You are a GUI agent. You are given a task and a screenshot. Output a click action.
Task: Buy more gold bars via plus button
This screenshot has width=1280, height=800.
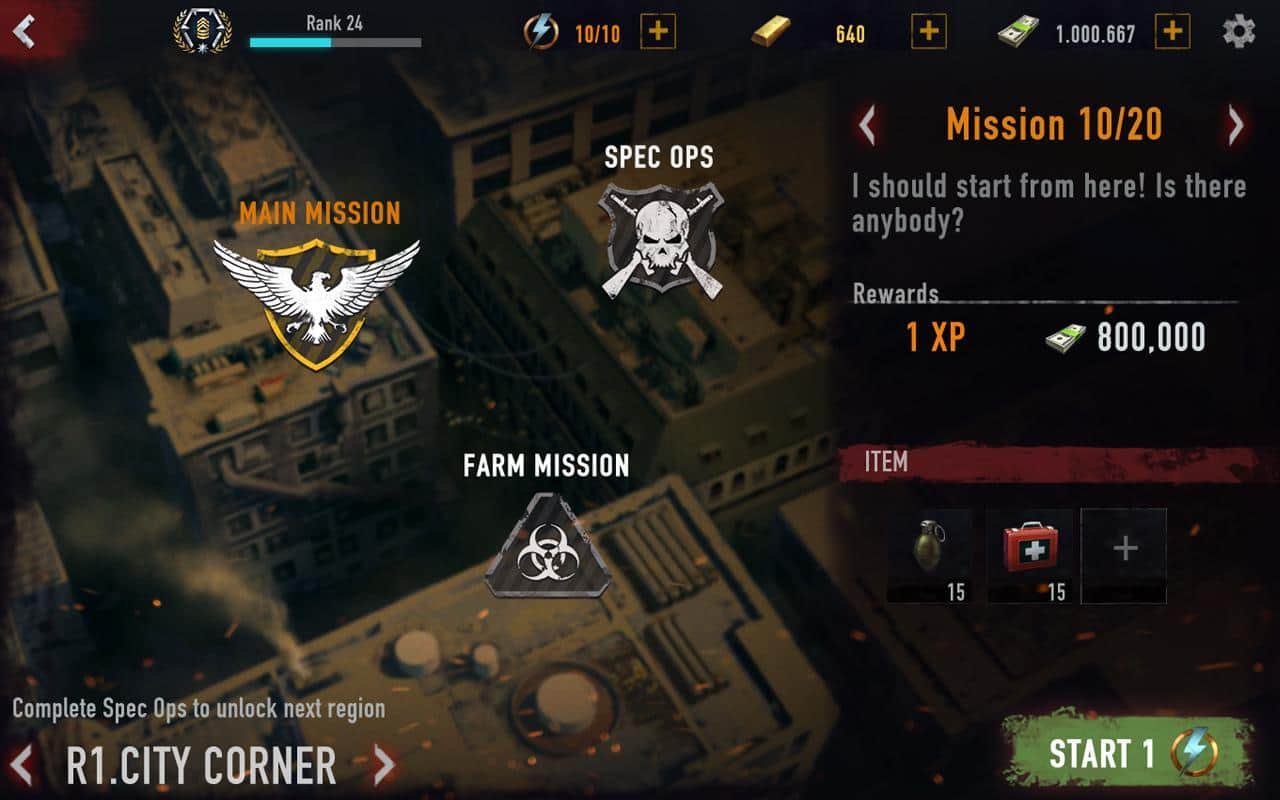click(929, 32)
